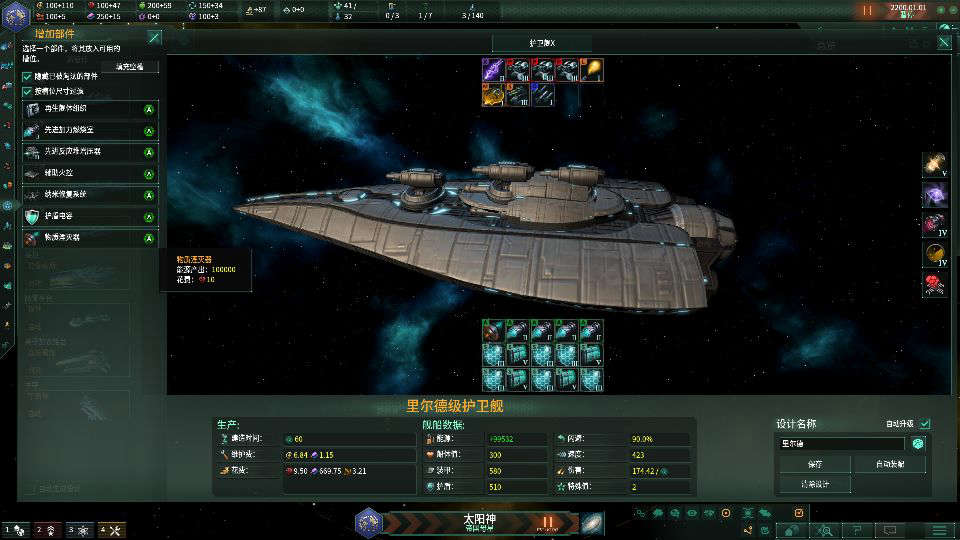Click the 清除设计 clear design button
960x540 pixels.
[x=813, y=484]
